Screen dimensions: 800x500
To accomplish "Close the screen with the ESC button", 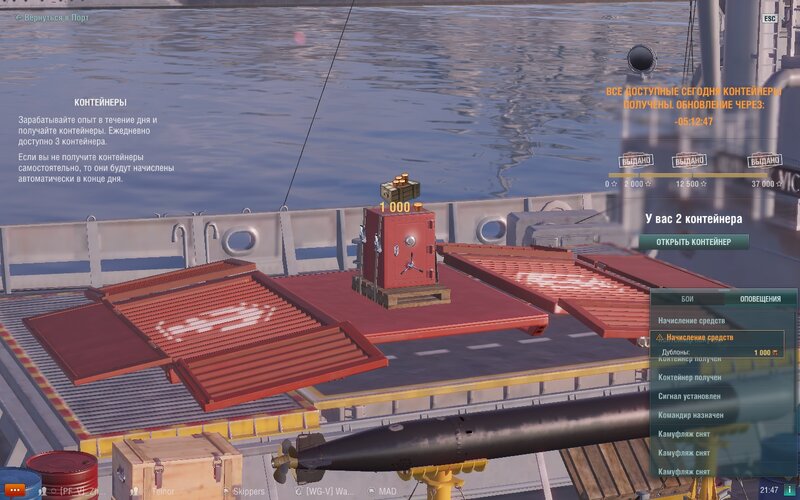I will (769, 18).
